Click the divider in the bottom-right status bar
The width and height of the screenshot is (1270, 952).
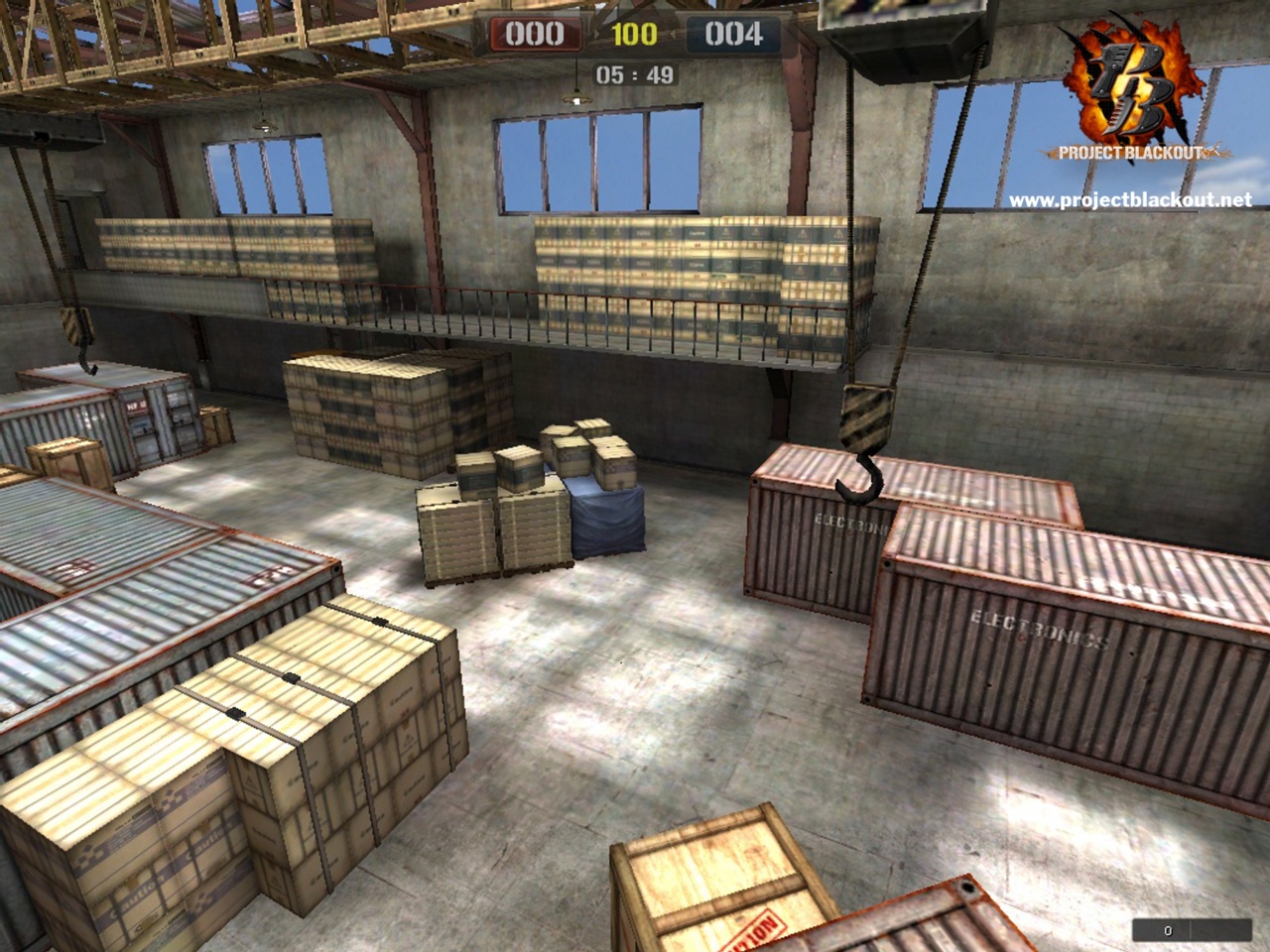pyautogui.click(x=1191, y=928)
